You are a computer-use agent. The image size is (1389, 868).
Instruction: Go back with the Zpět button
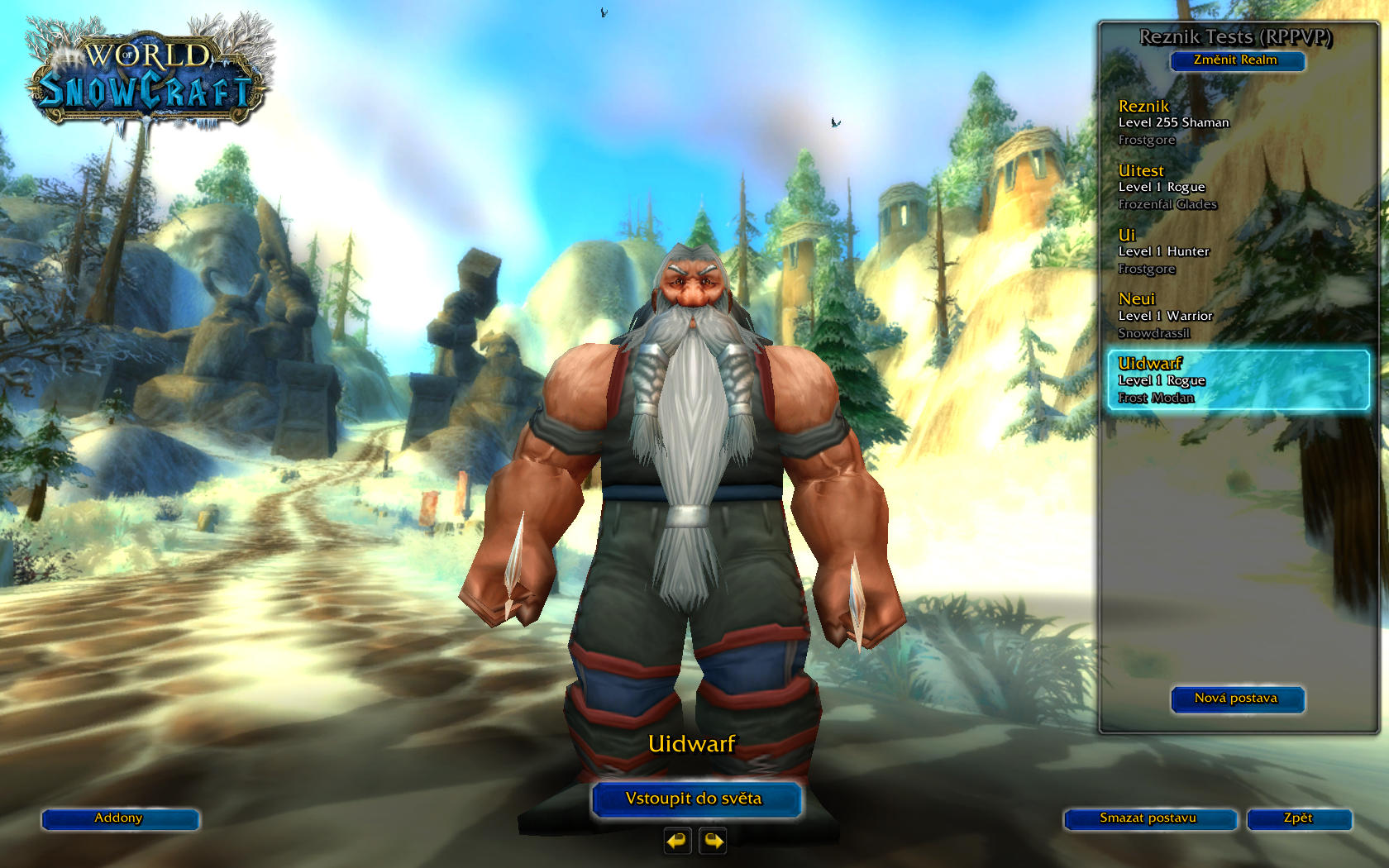1298,818
